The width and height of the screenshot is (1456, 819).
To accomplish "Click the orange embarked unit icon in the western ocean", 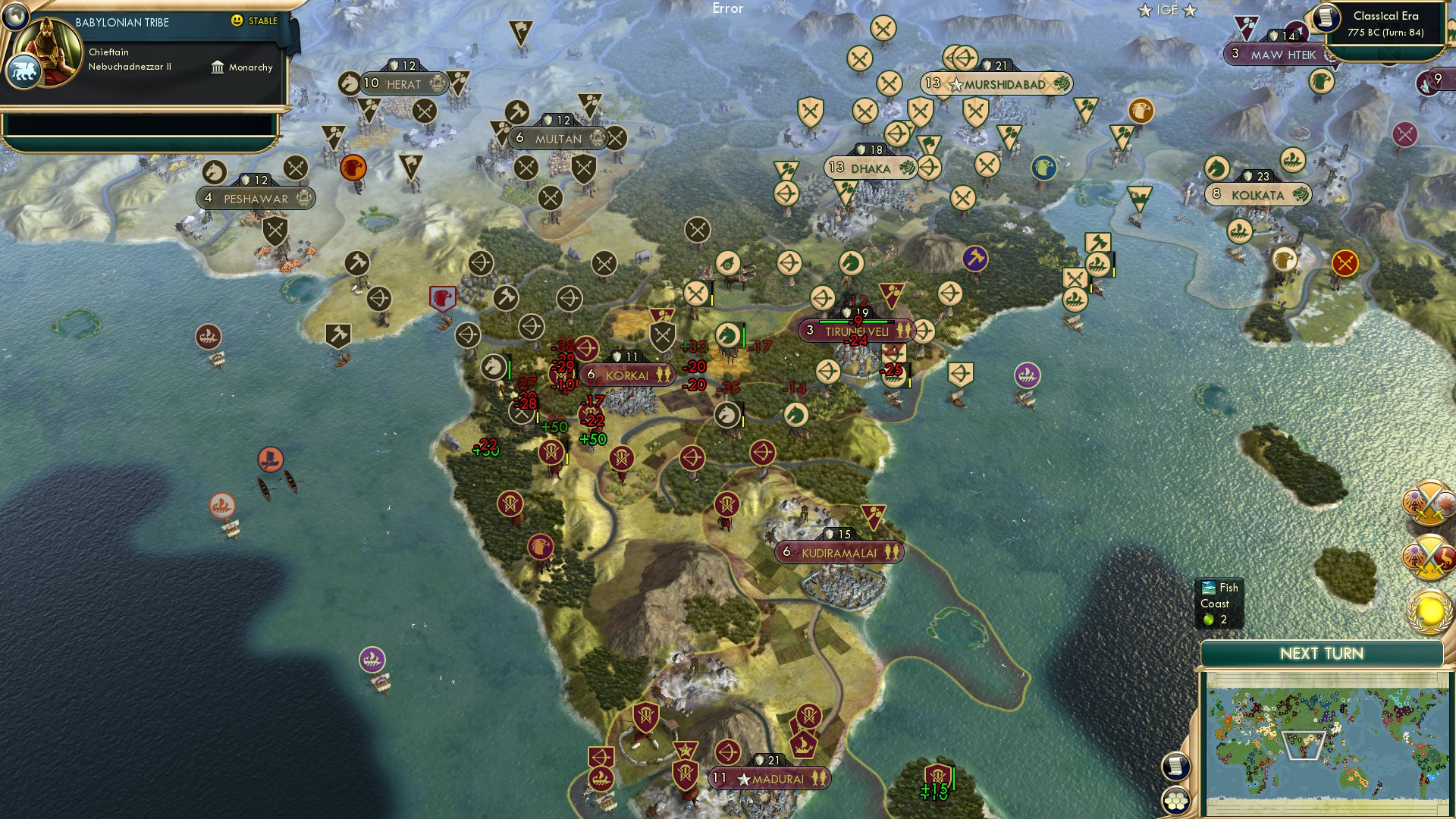I will [x=271, y=459].
